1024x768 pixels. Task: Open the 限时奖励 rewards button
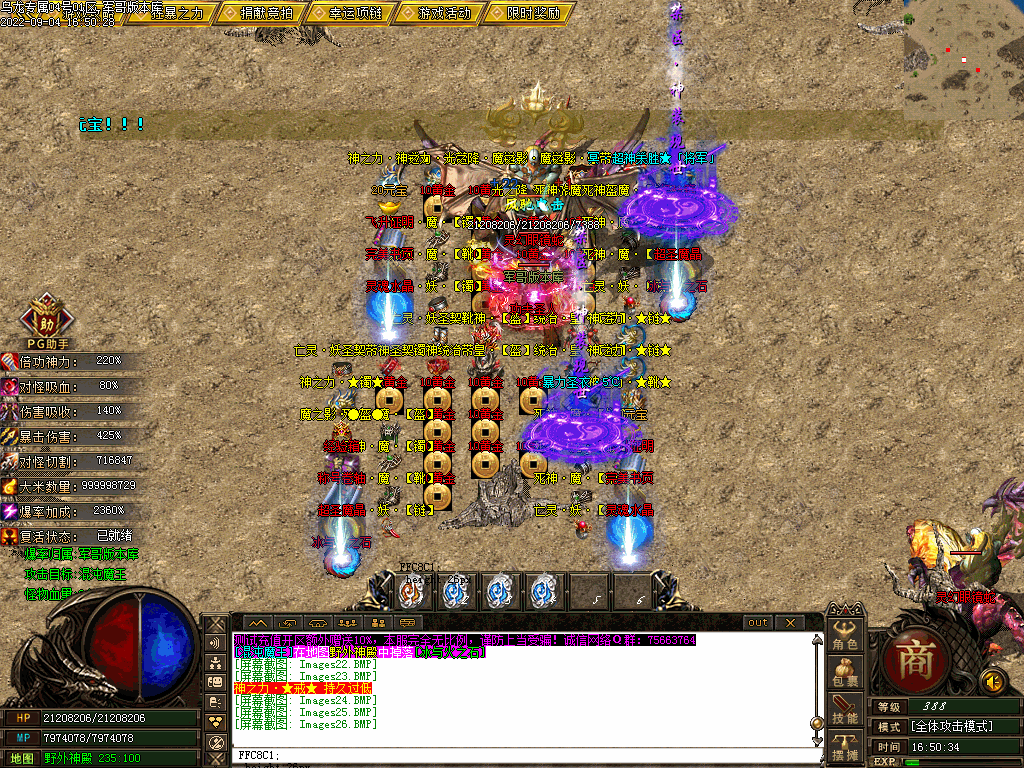[526, 13]
